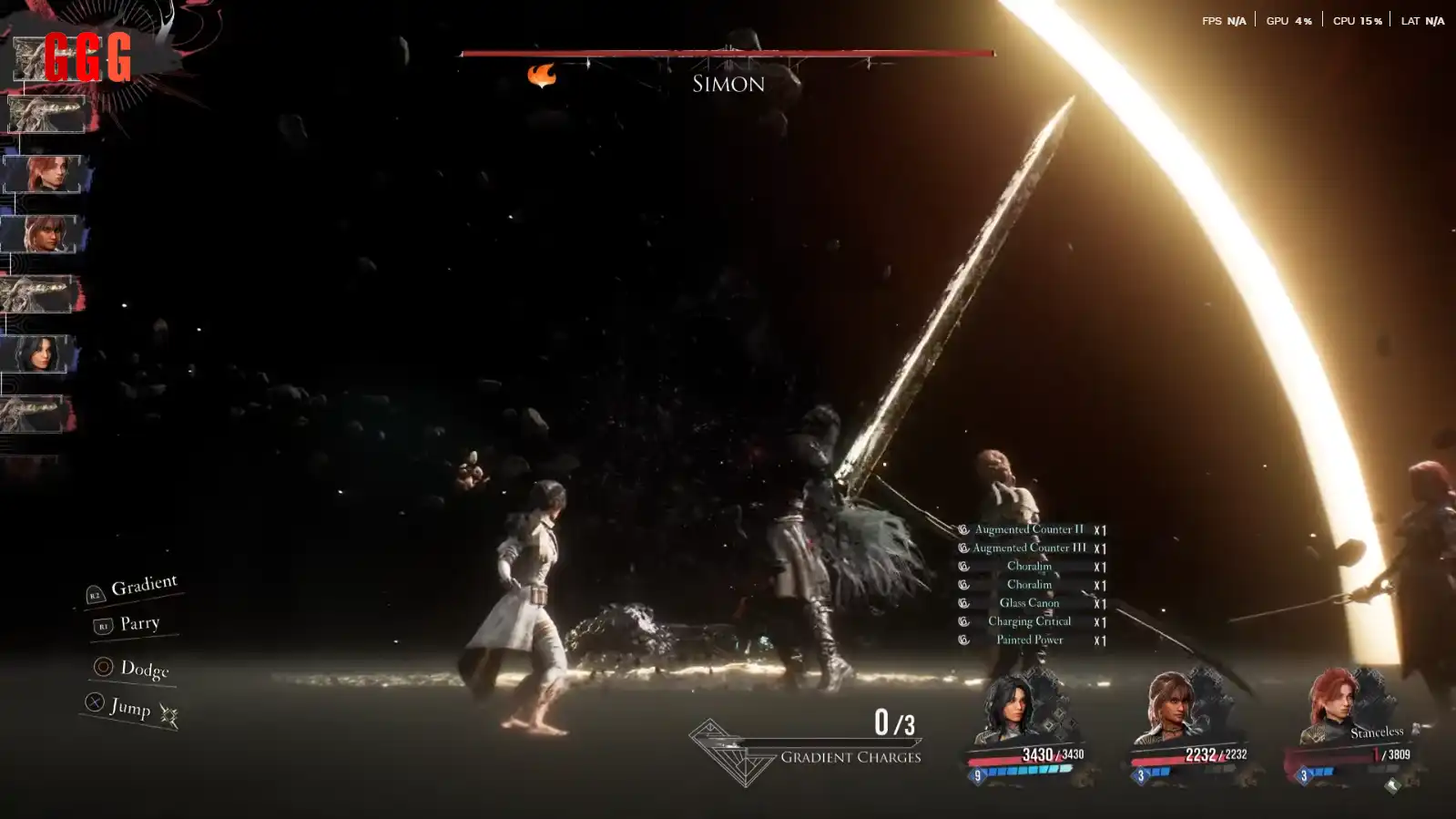Select the party portrait with 2232 HP
Image resolution: width=1456 pixels, height=819 pixels.
(x=1169, y=708)
